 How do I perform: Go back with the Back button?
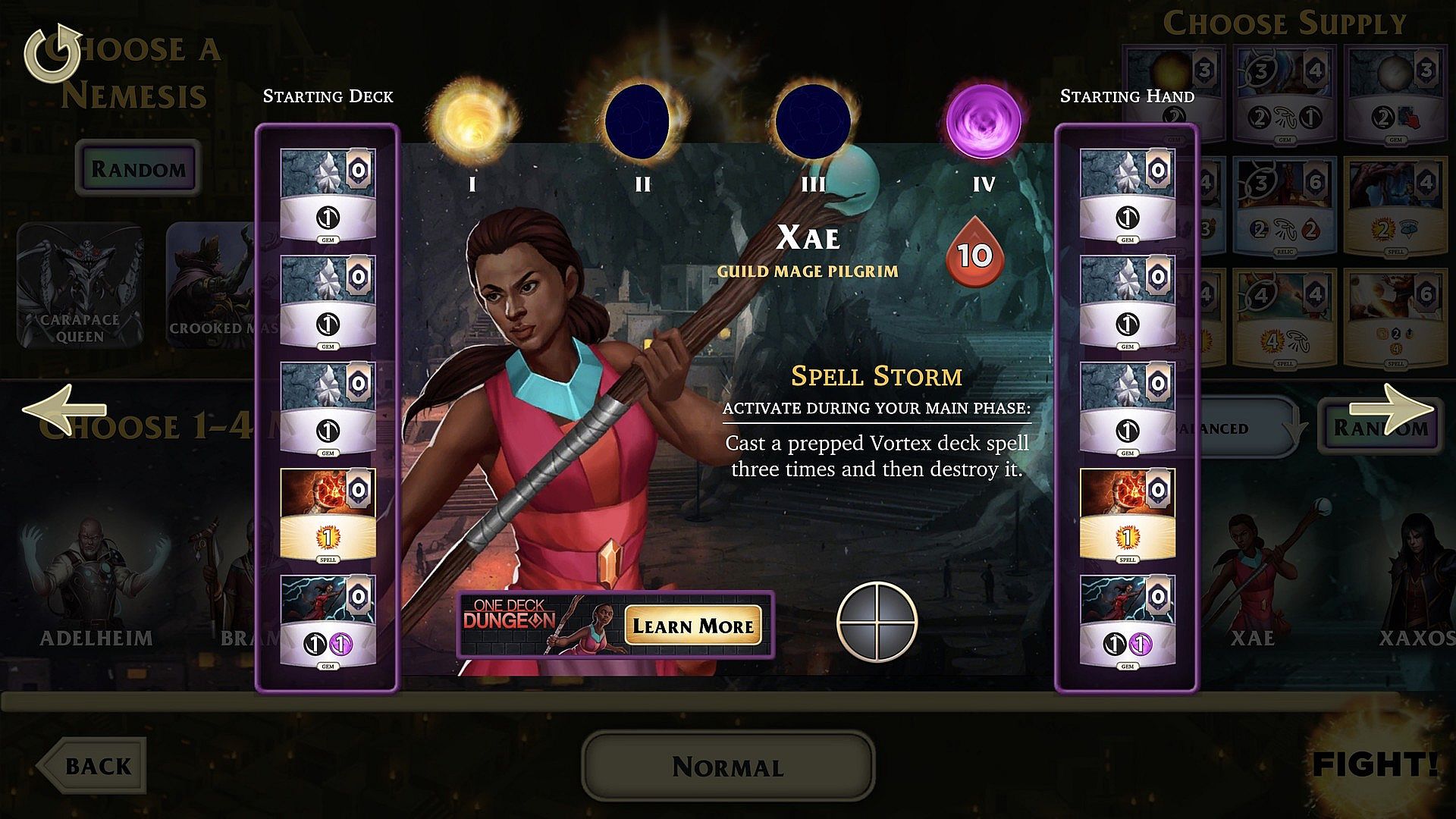[94, 766]
